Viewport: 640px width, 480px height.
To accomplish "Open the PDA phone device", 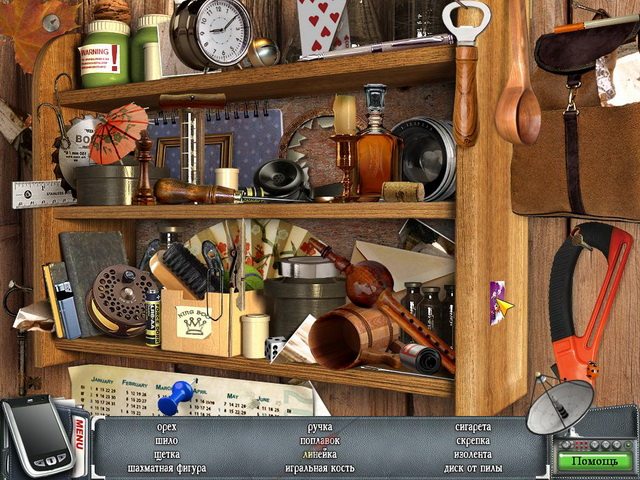I will (35, 436).
